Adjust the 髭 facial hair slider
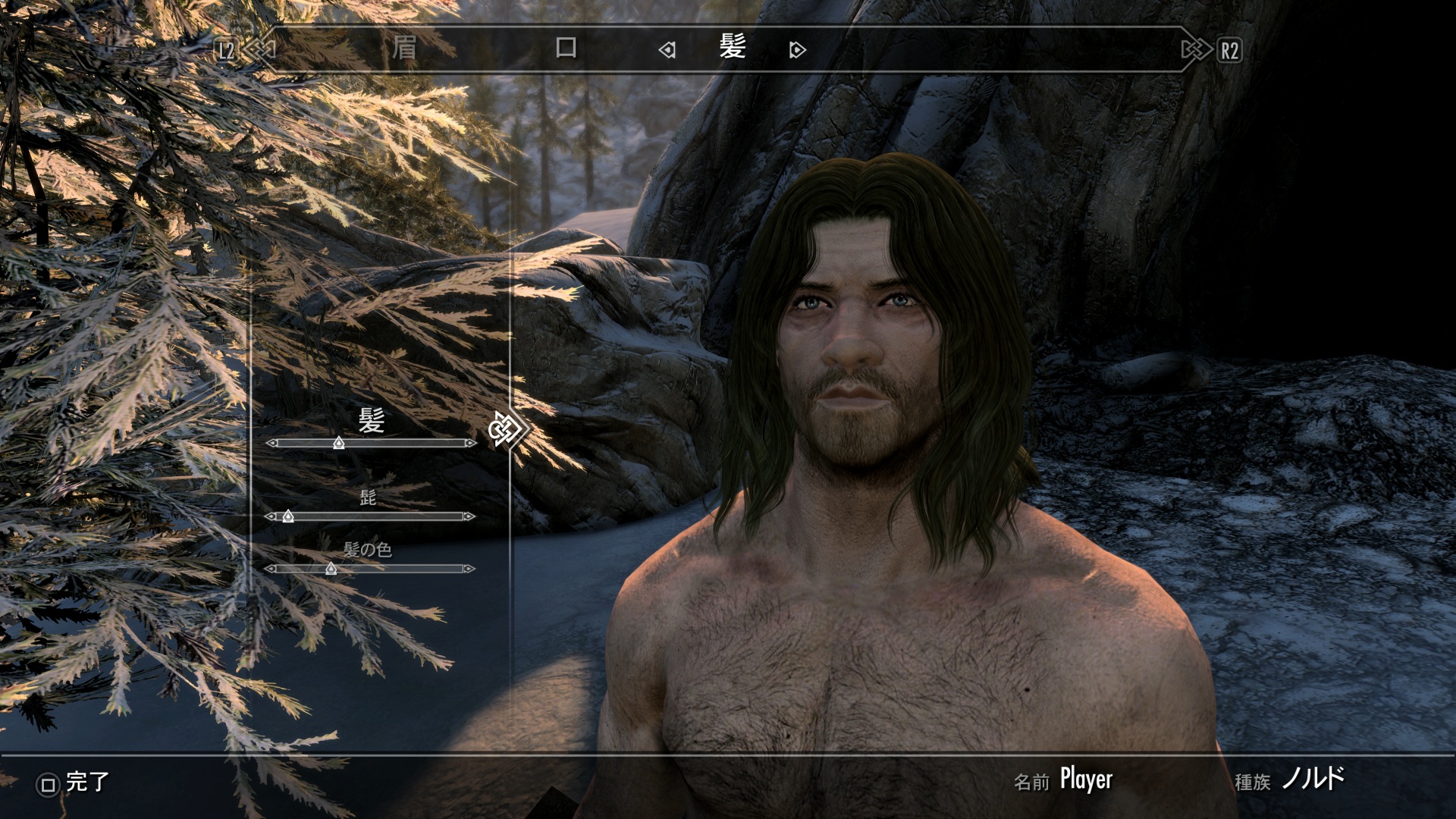The height and width of the screenshot is (819, 1456). (x=288, y=516)
